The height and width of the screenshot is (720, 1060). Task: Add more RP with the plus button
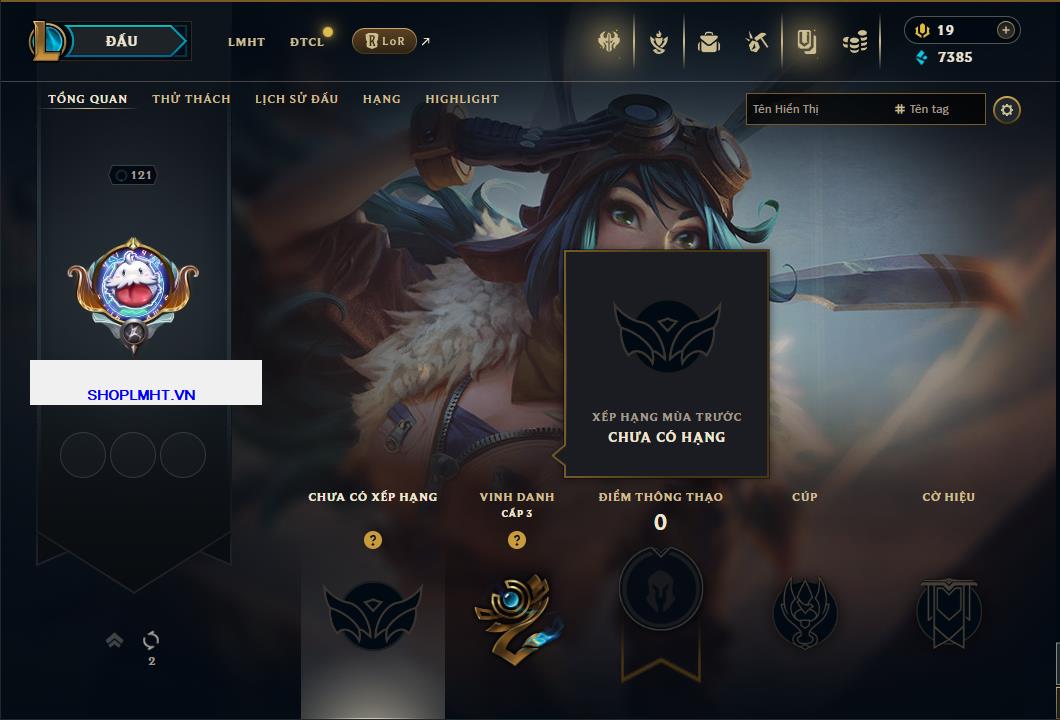pos(1005,30)
